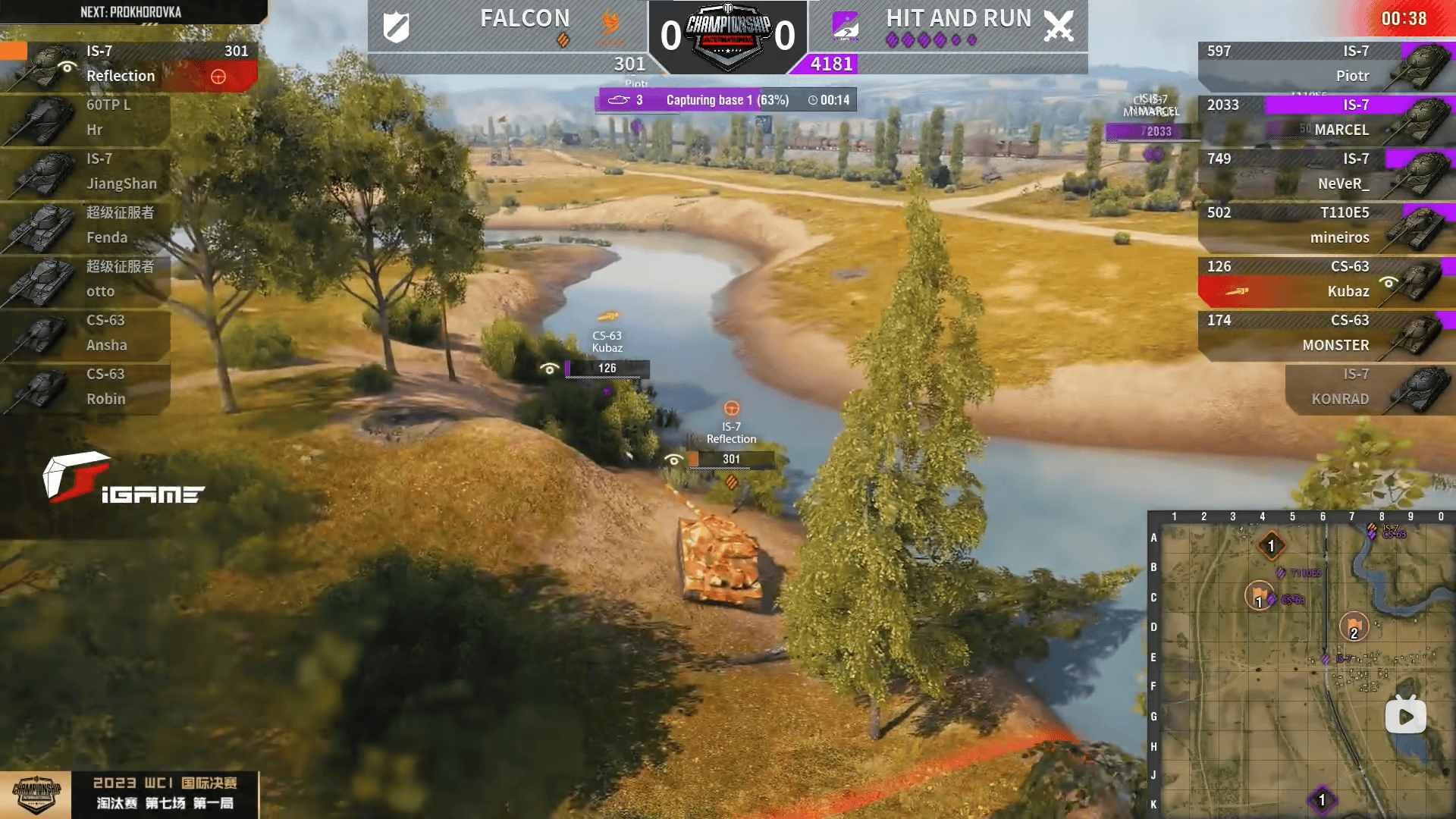Pick mineiros' T110E5 row

pyautogui.click(x=1323, y=225)
